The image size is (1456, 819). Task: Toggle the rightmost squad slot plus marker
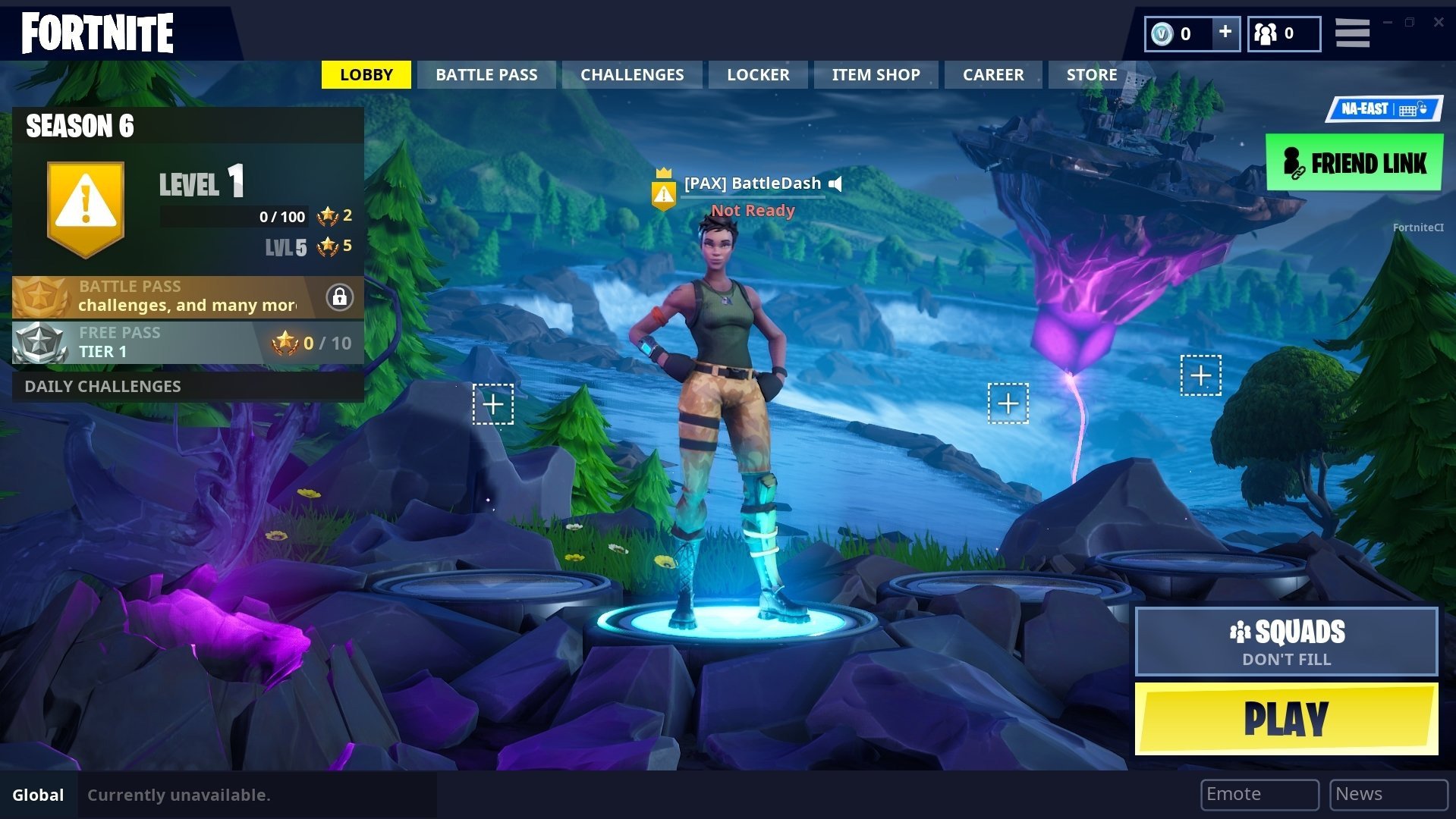(x=1201, y=374)
